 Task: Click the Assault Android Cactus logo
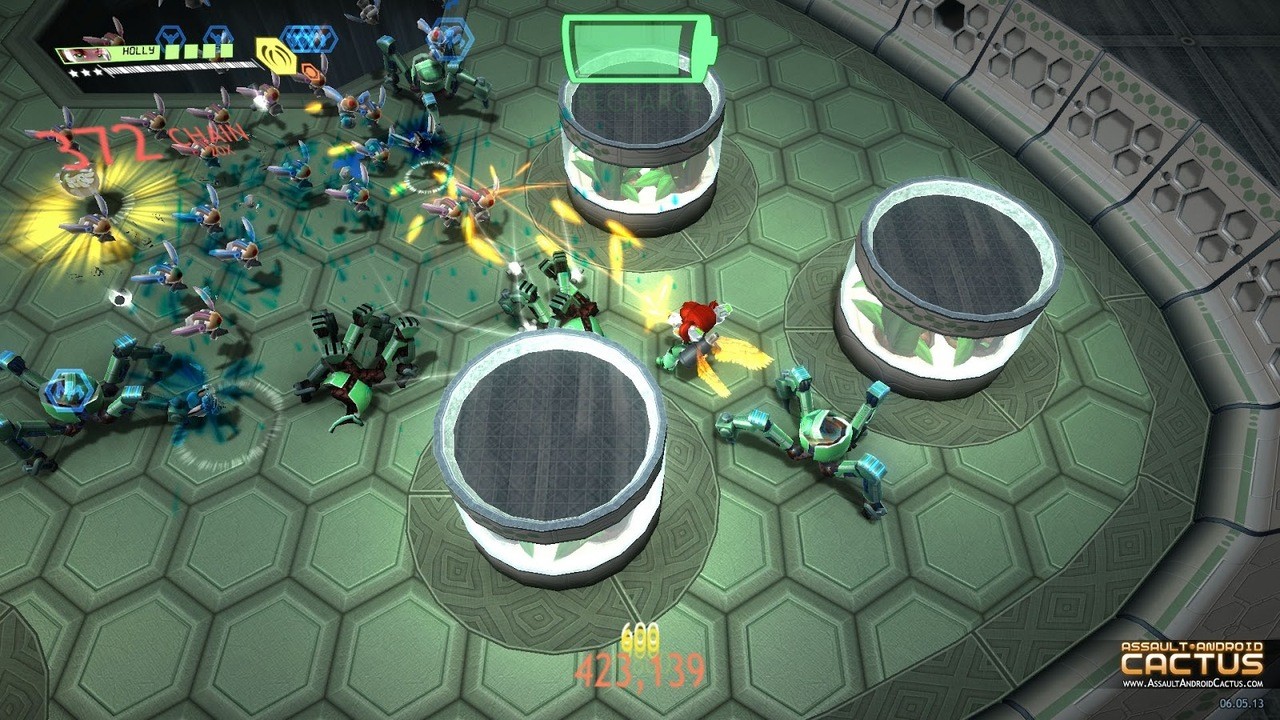(1190, 660)
